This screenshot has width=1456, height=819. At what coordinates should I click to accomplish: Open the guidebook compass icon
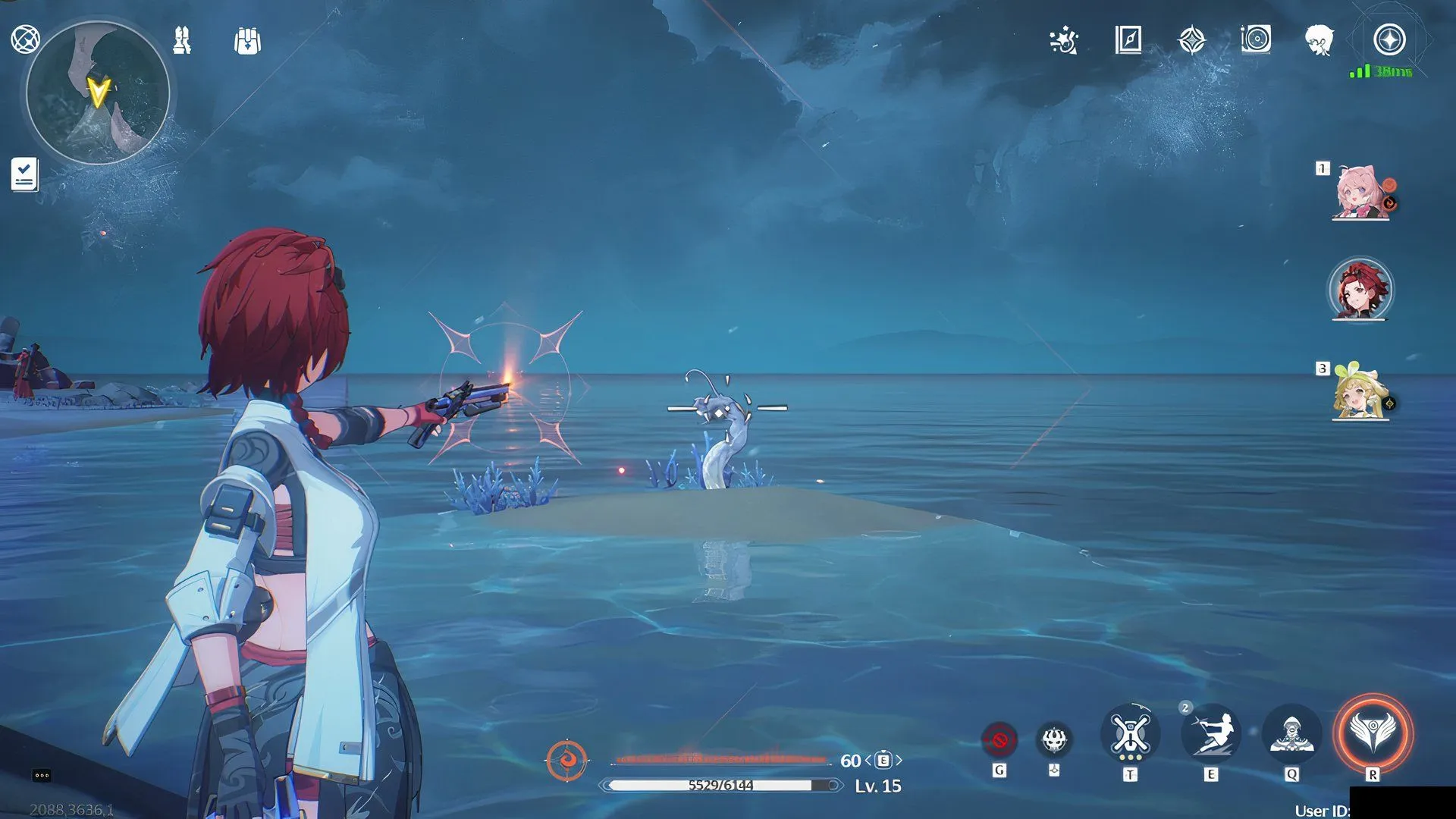click(1128, 39)
